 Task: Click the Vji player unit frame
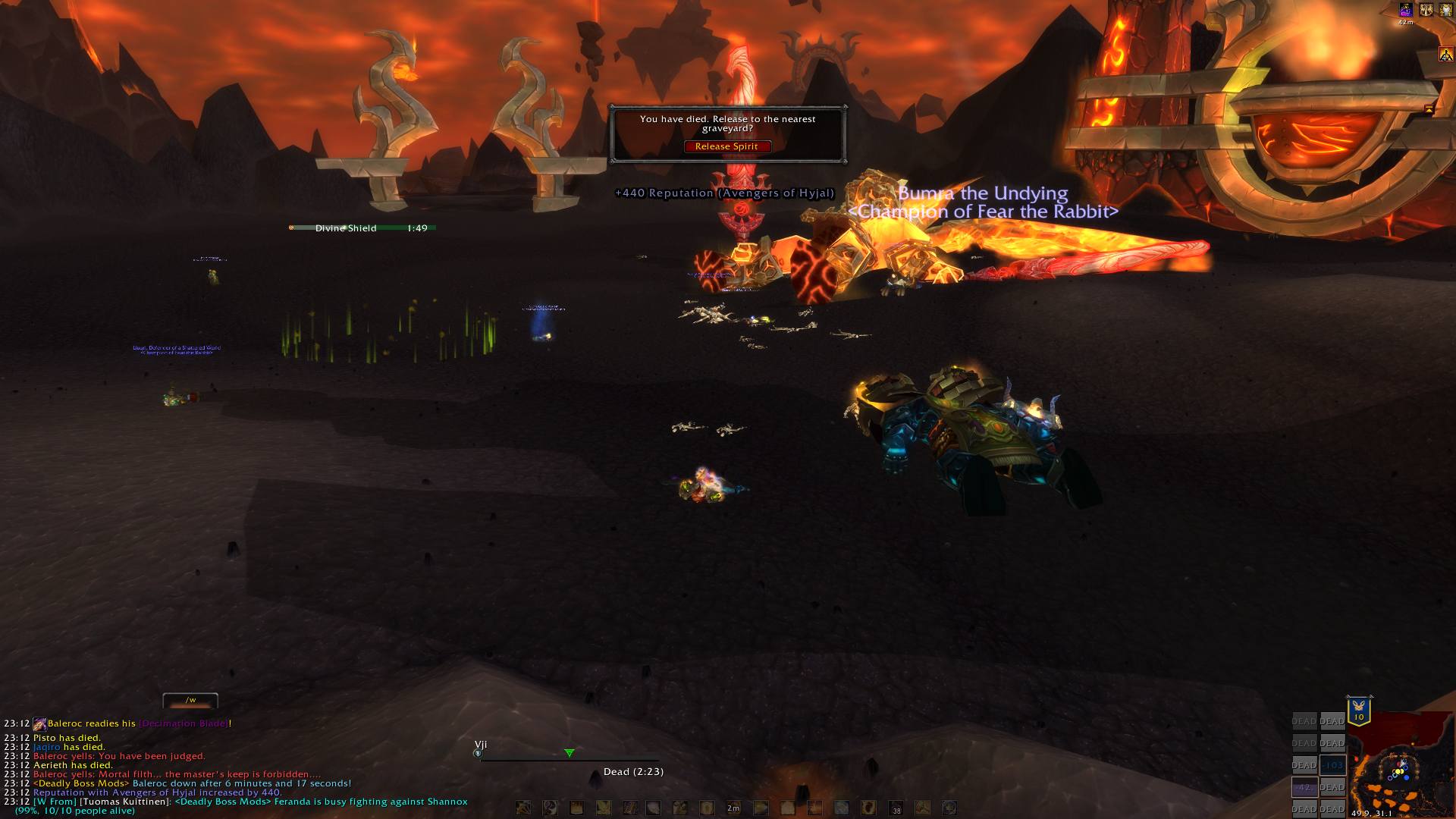pos(569,754)
